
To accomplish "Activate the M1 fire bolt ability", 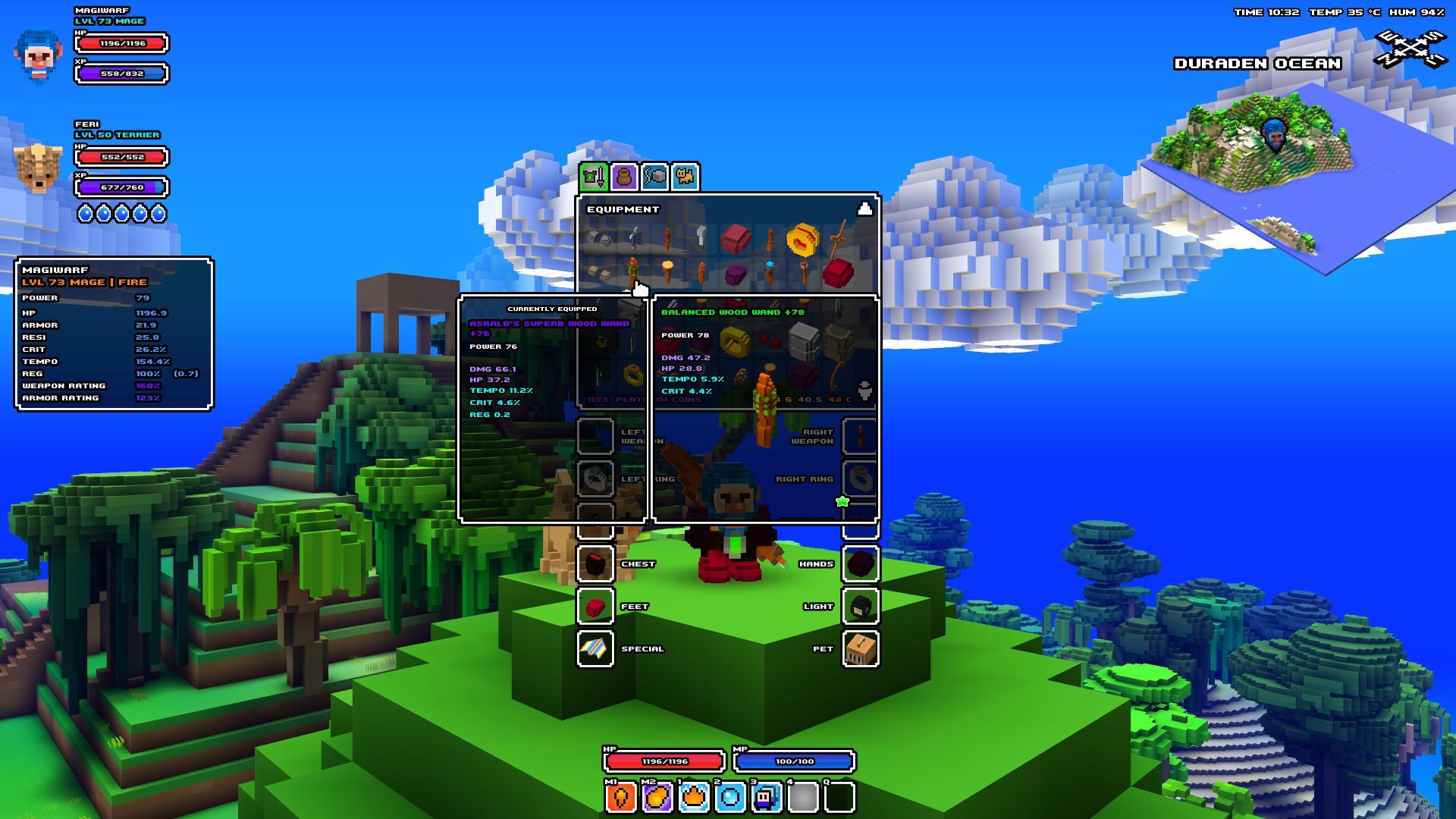I will [620, 797].
